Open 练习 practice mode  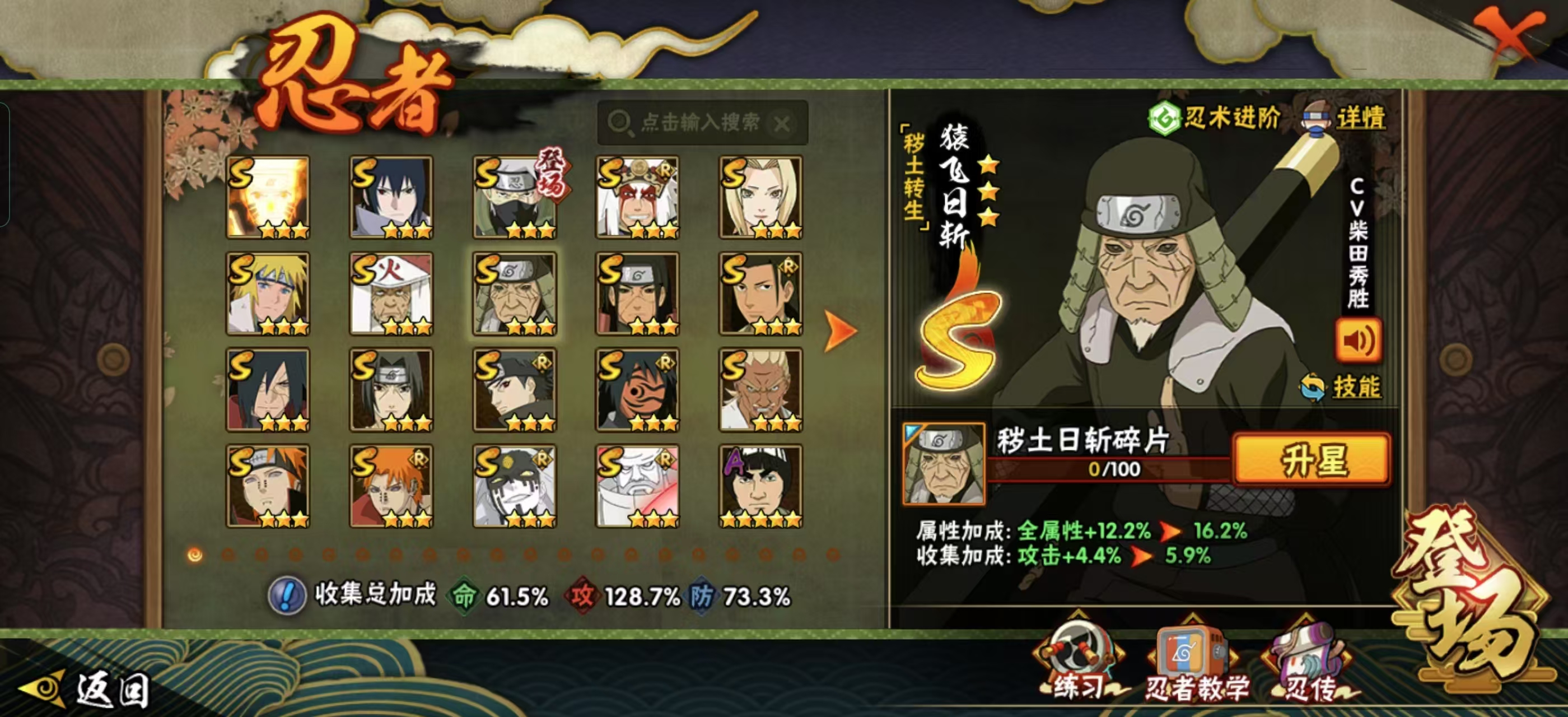click(1079, 662)
